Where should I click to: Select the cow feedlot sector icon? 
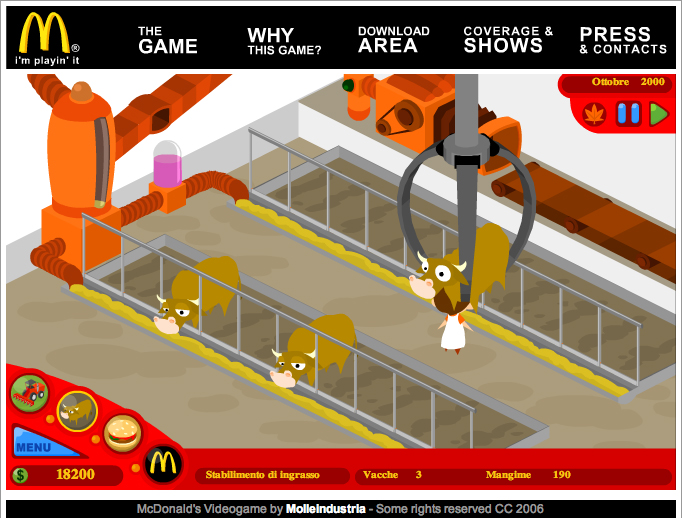76,408
